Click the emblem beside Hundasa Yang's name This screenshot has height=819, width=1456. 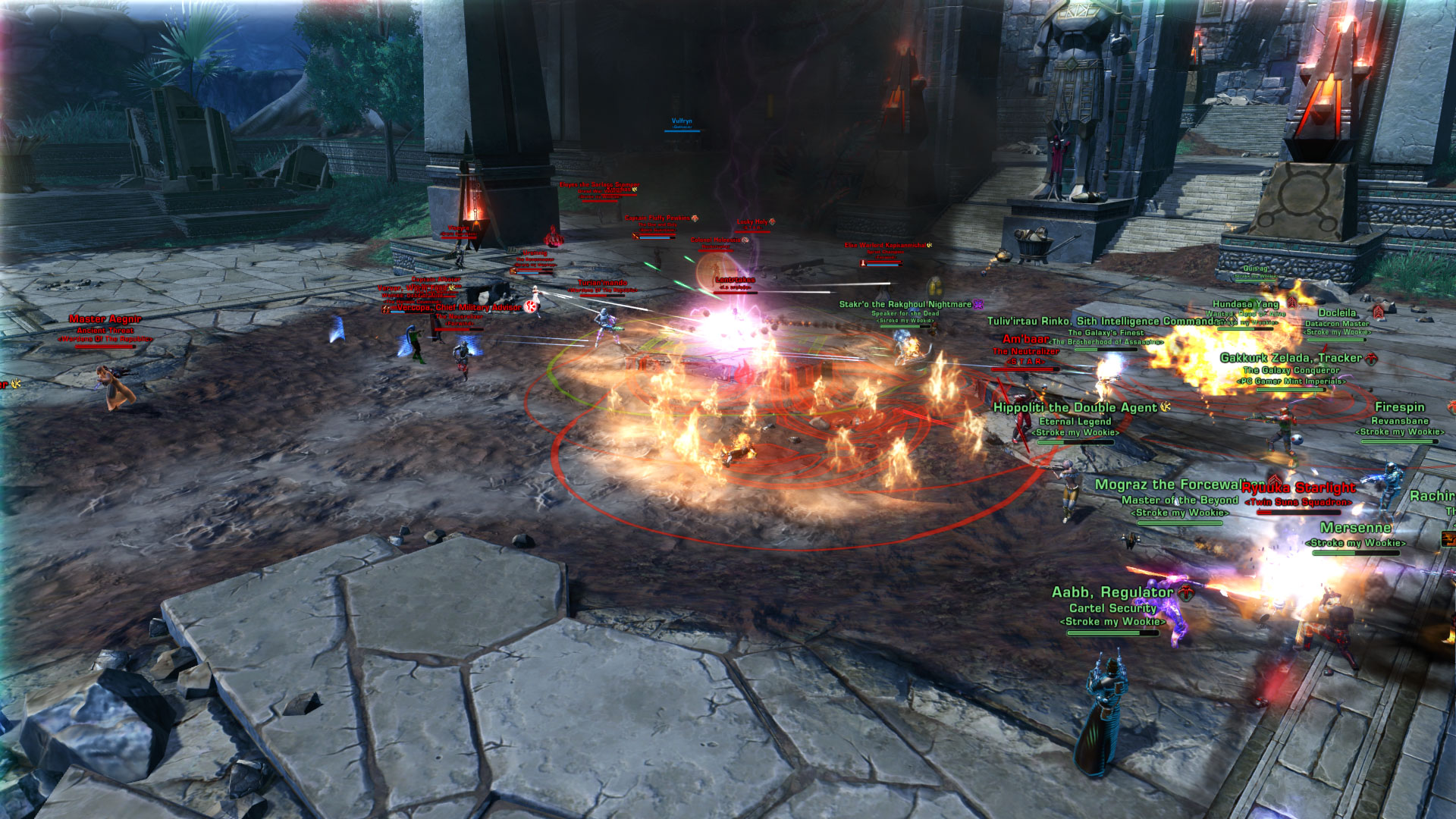point(1291,303)
